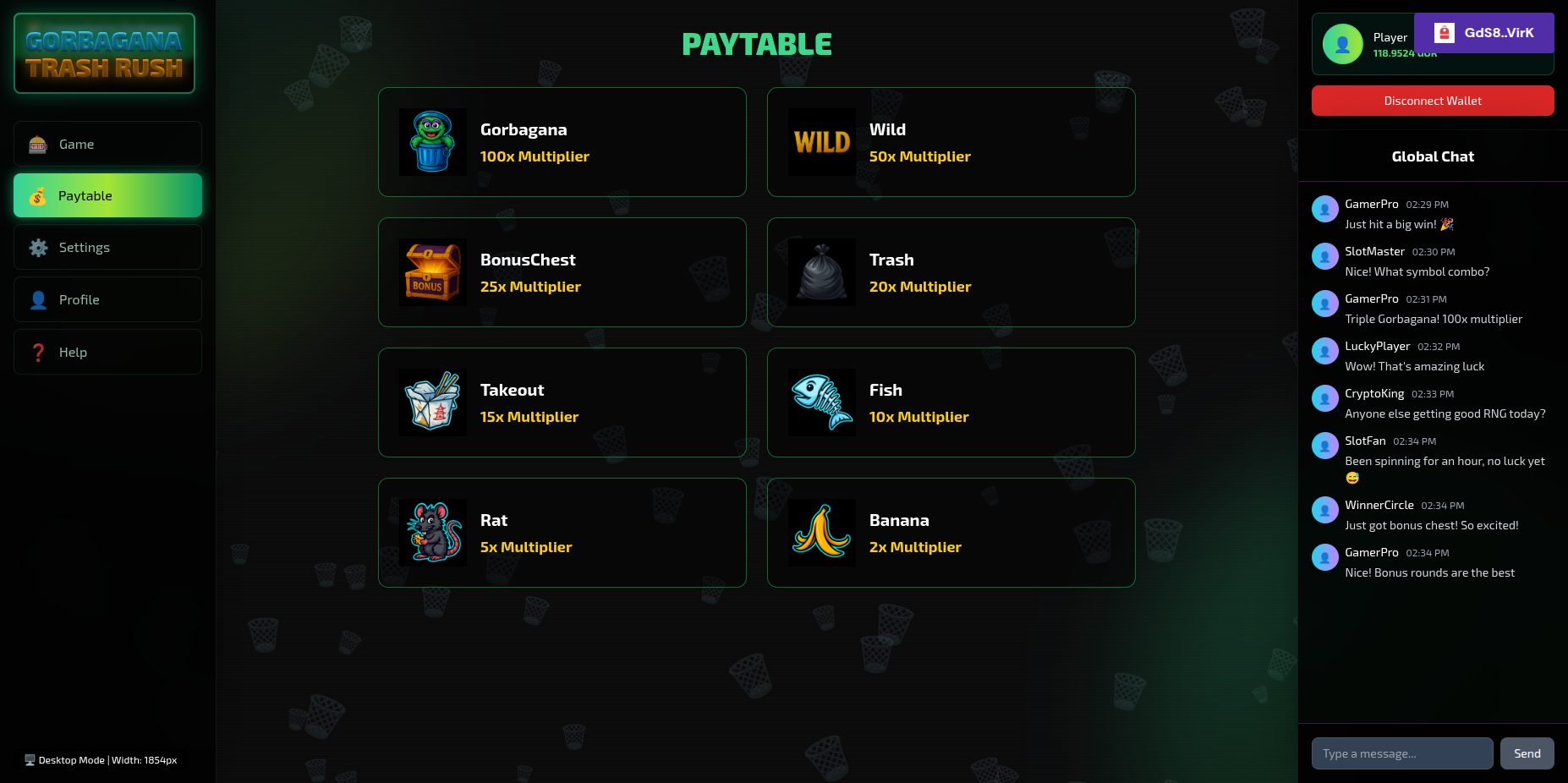Click the Gorbagana trash monster symbol image

[x=432, y=141]
